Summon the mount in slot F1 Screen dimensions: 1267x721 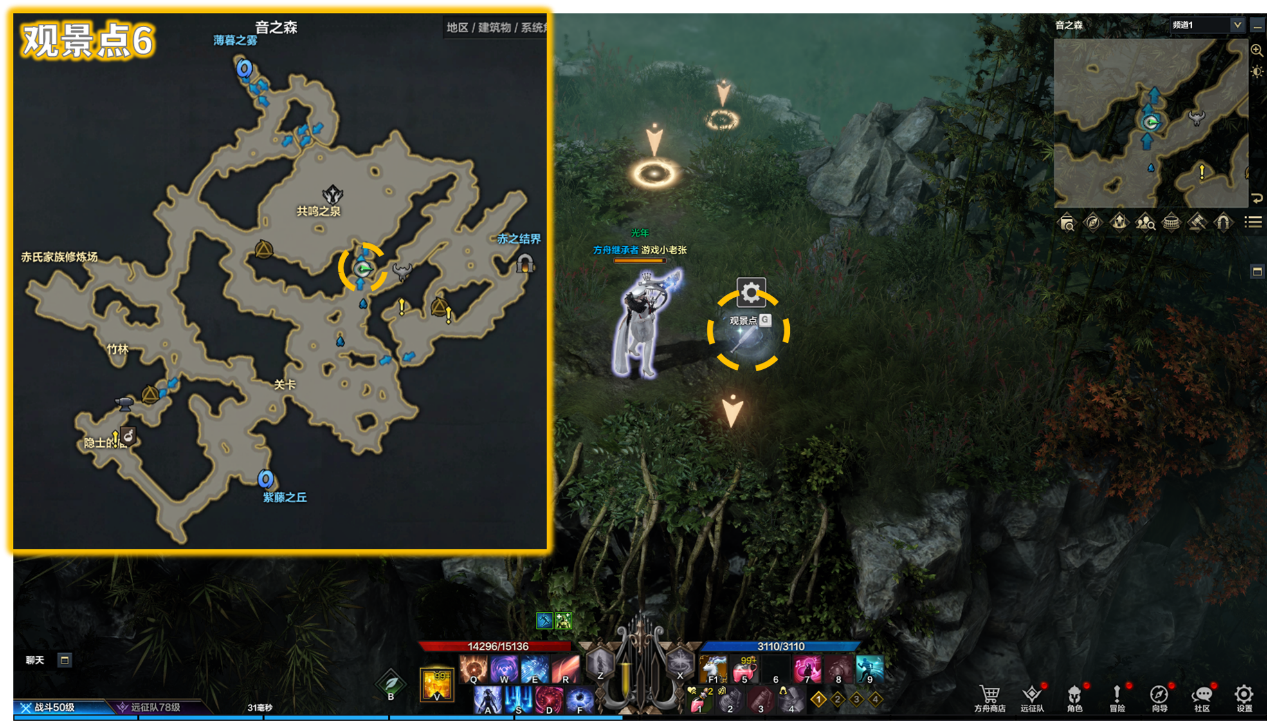pos(713,668)
